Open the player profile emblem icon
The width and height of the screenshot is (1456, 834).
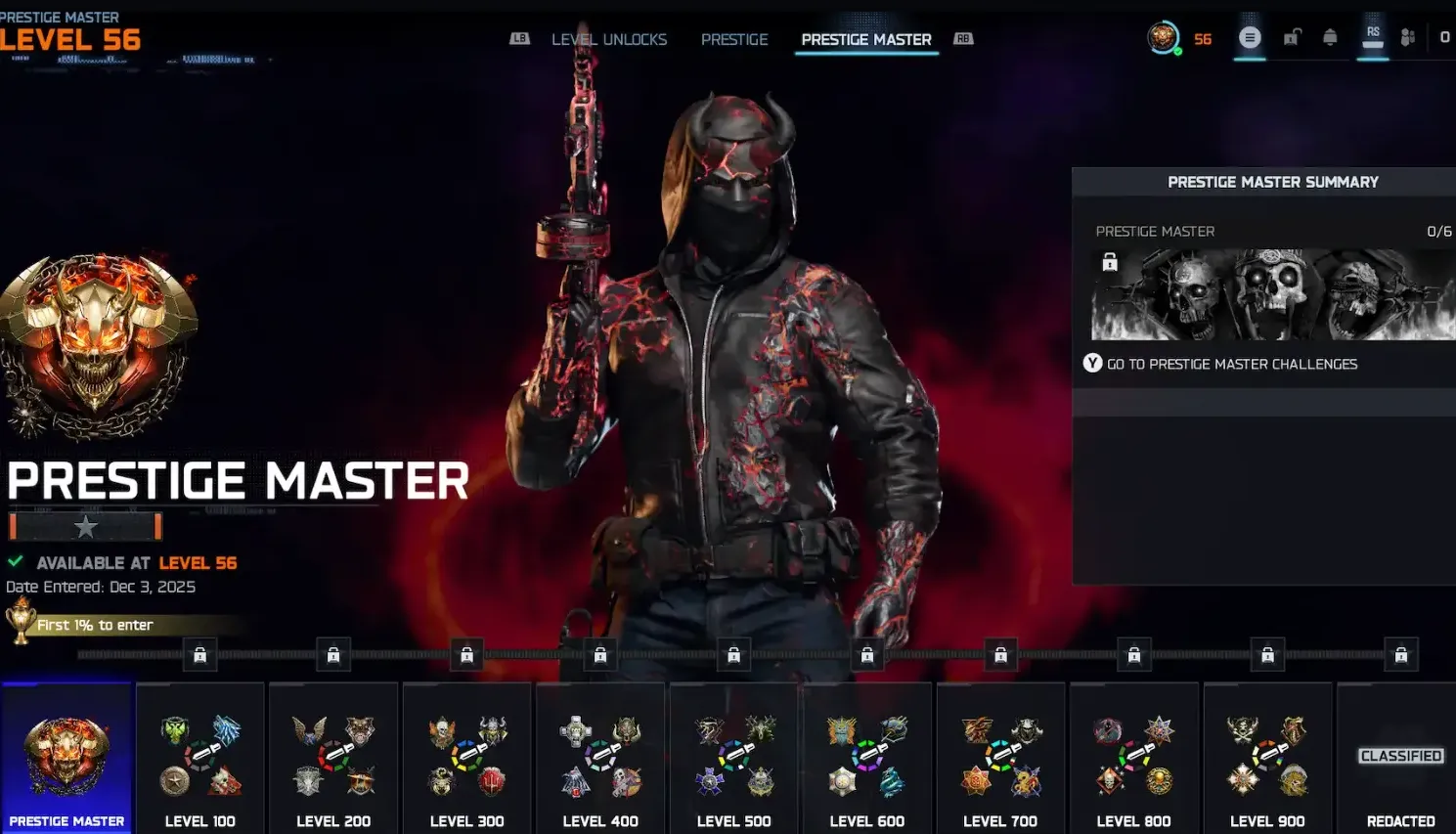point(1166,37)
